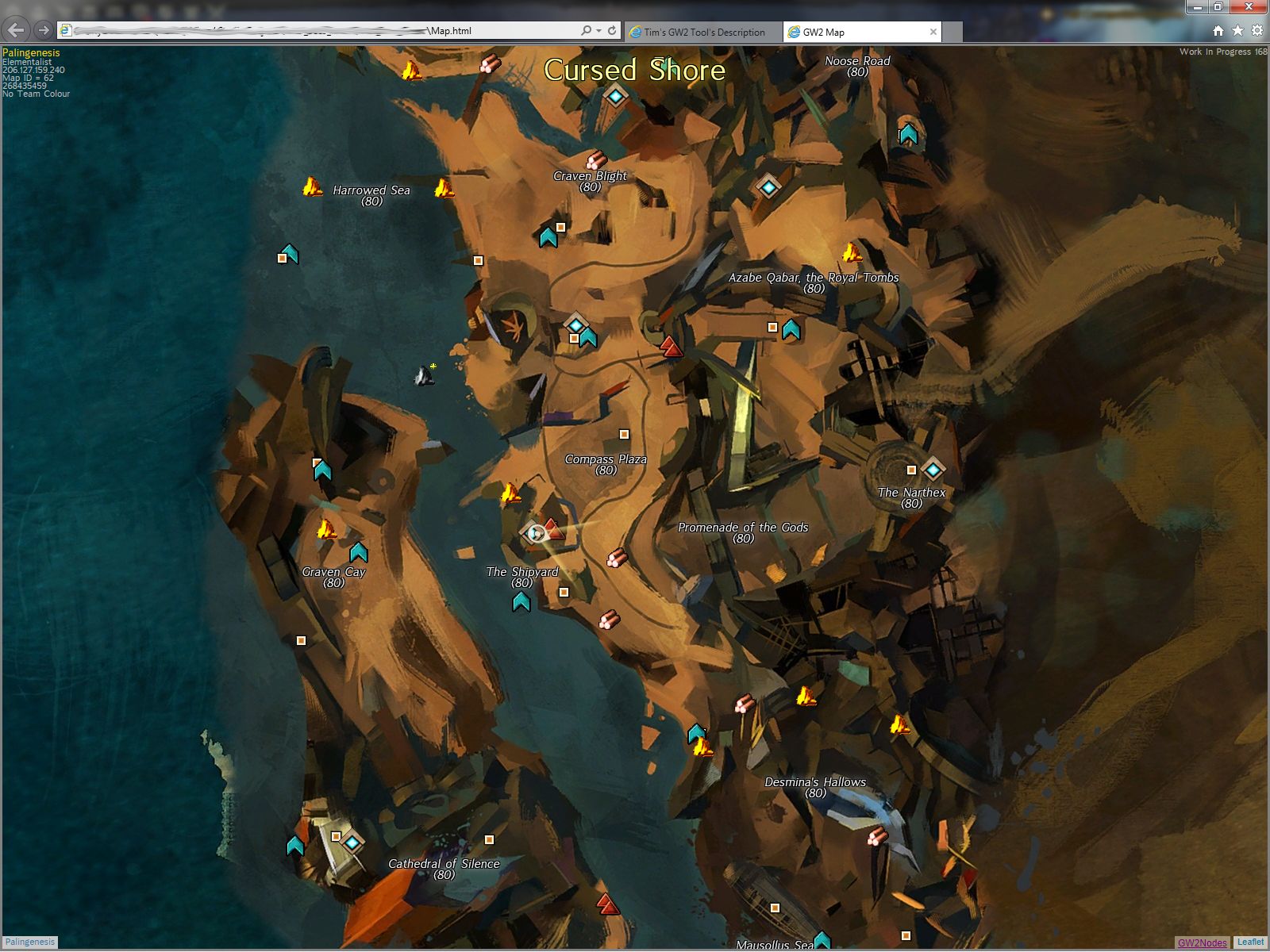Screen dimensions: 1270x952
Task: Click the vista marker above Graven Cay
Action: (359, 551)
